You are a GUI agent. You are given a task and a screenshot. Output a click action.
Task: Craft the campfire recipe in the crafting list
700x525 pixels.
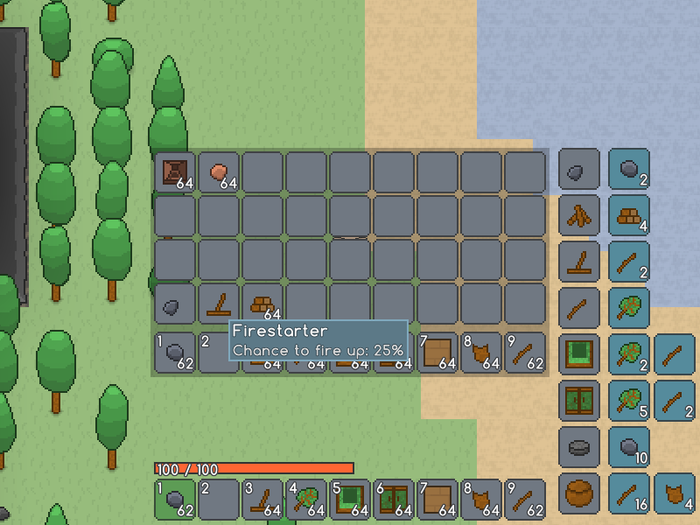(579, 215)
